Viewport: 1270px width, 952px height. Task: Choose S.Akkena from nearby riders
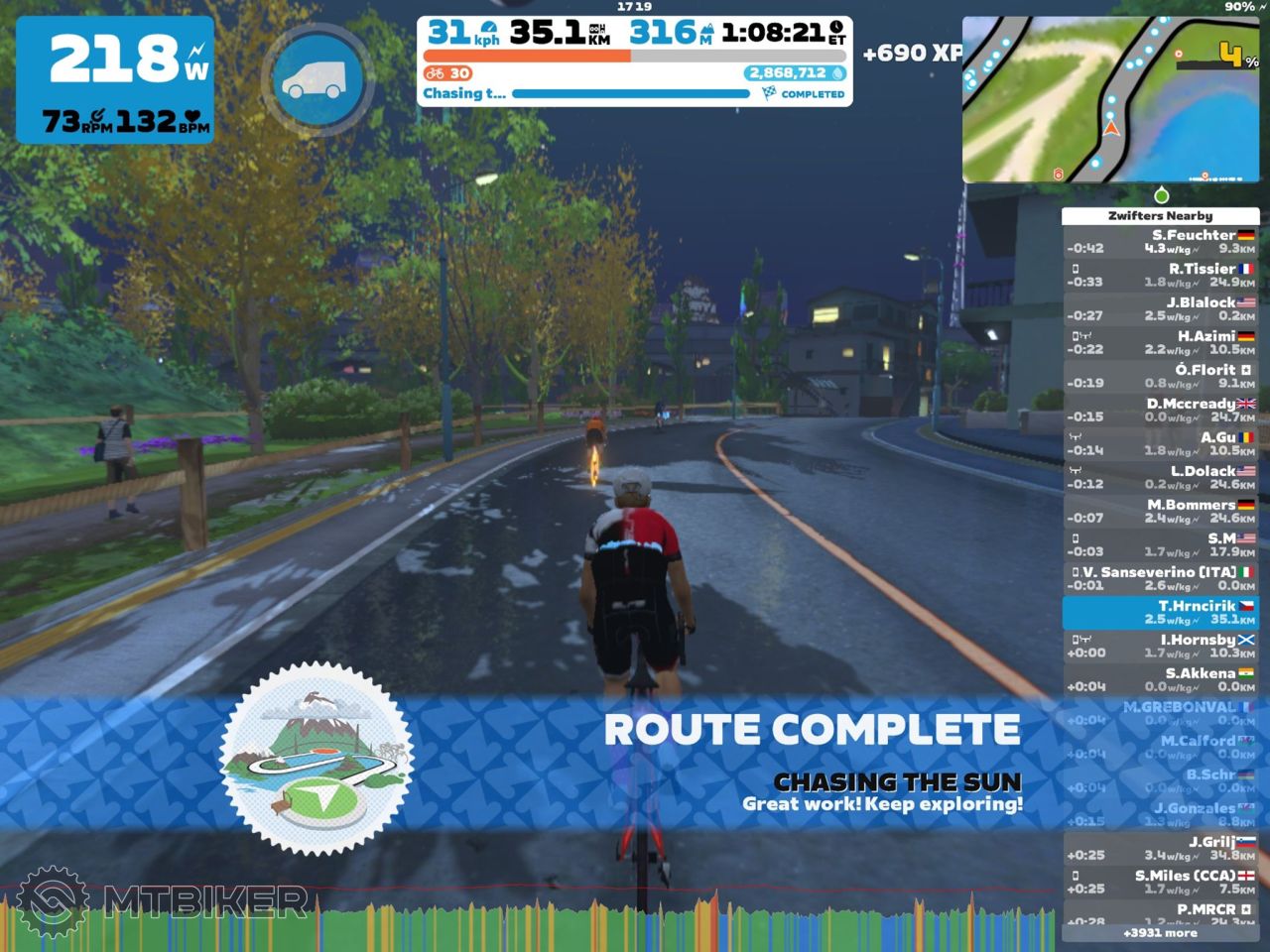(x=1160, y=680)
